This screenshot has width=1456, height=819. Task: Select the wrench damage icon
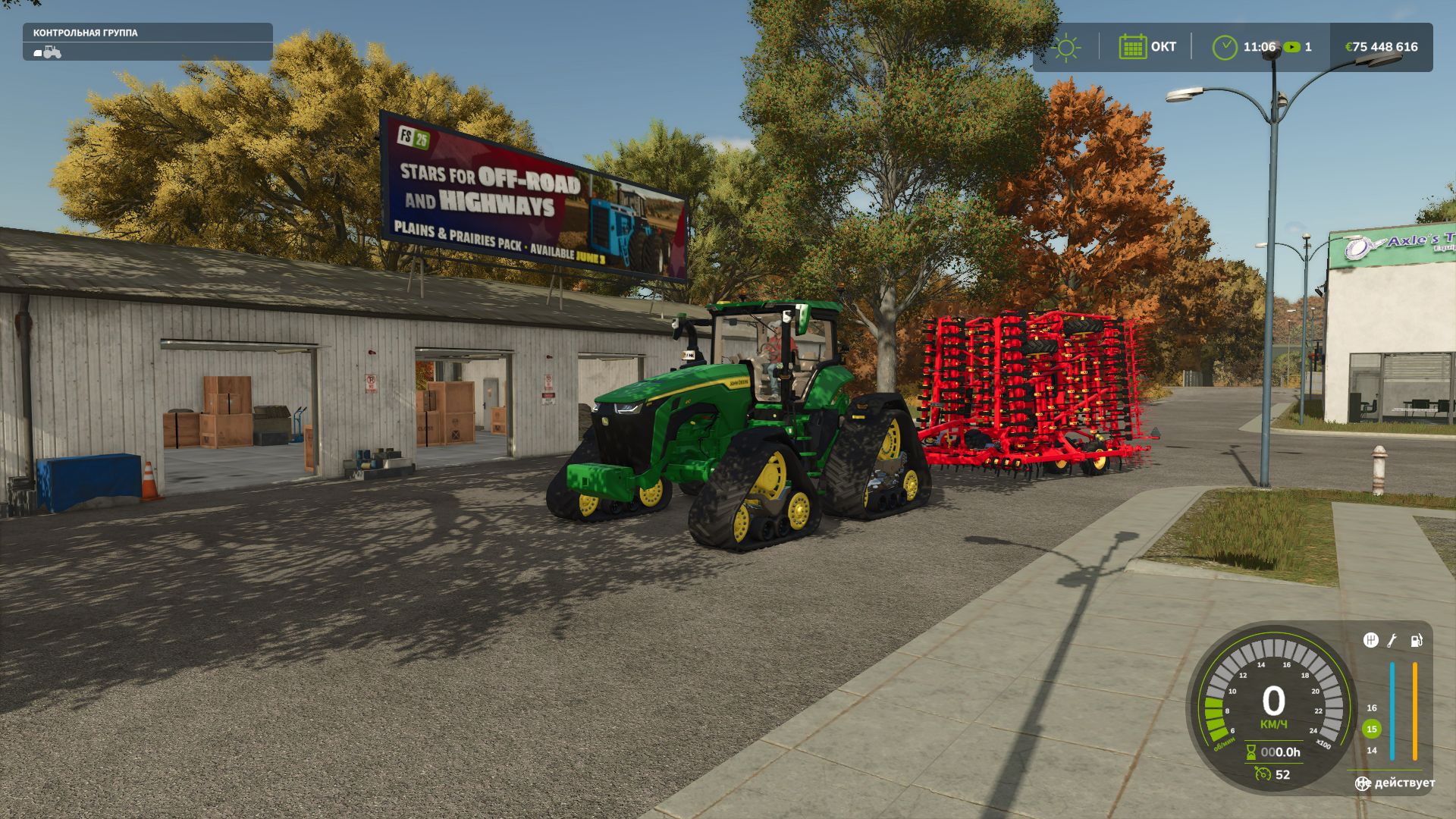coord(1392,641)
